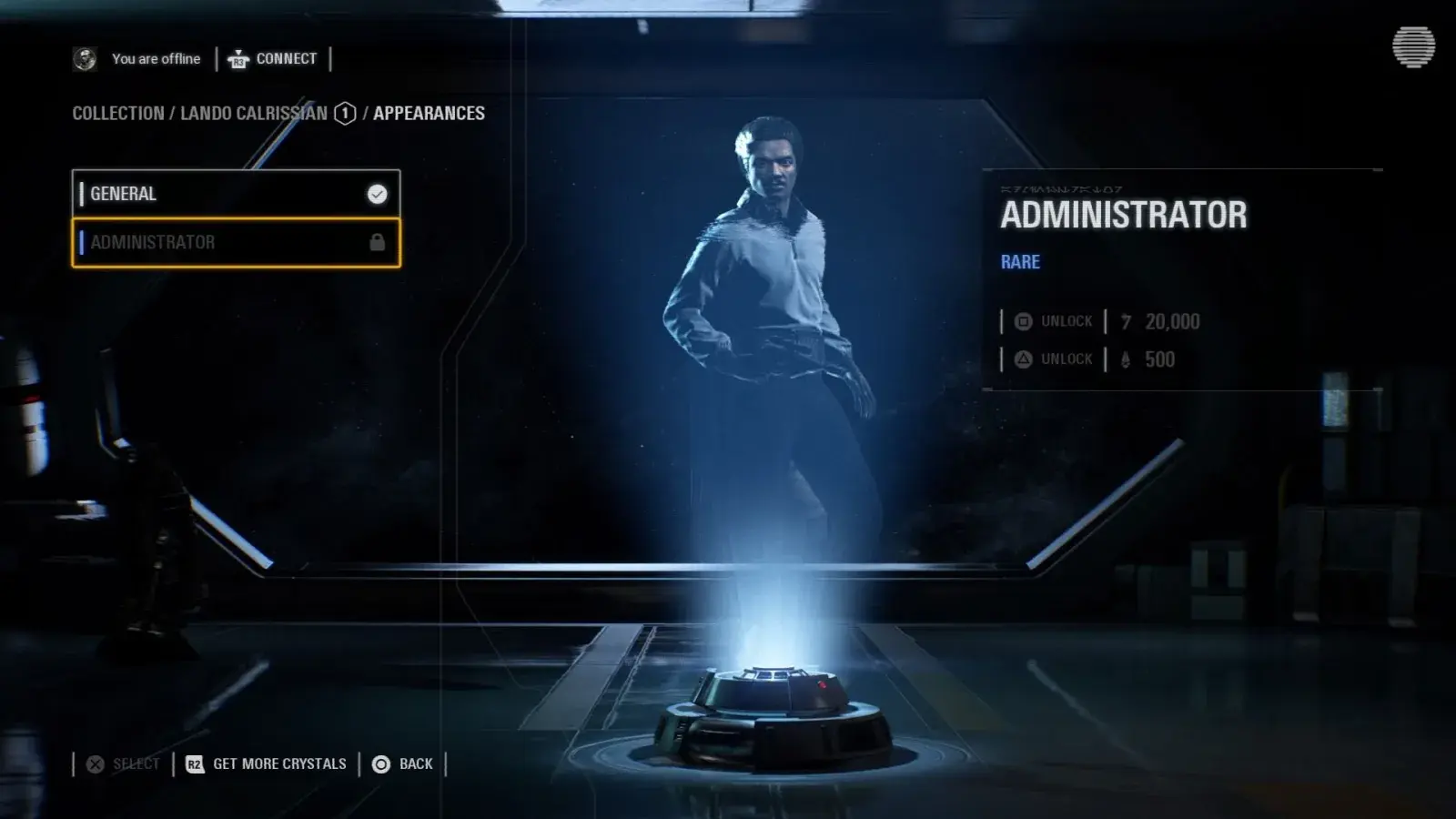Unlock Administrator for 20,000 credits

1101,321
